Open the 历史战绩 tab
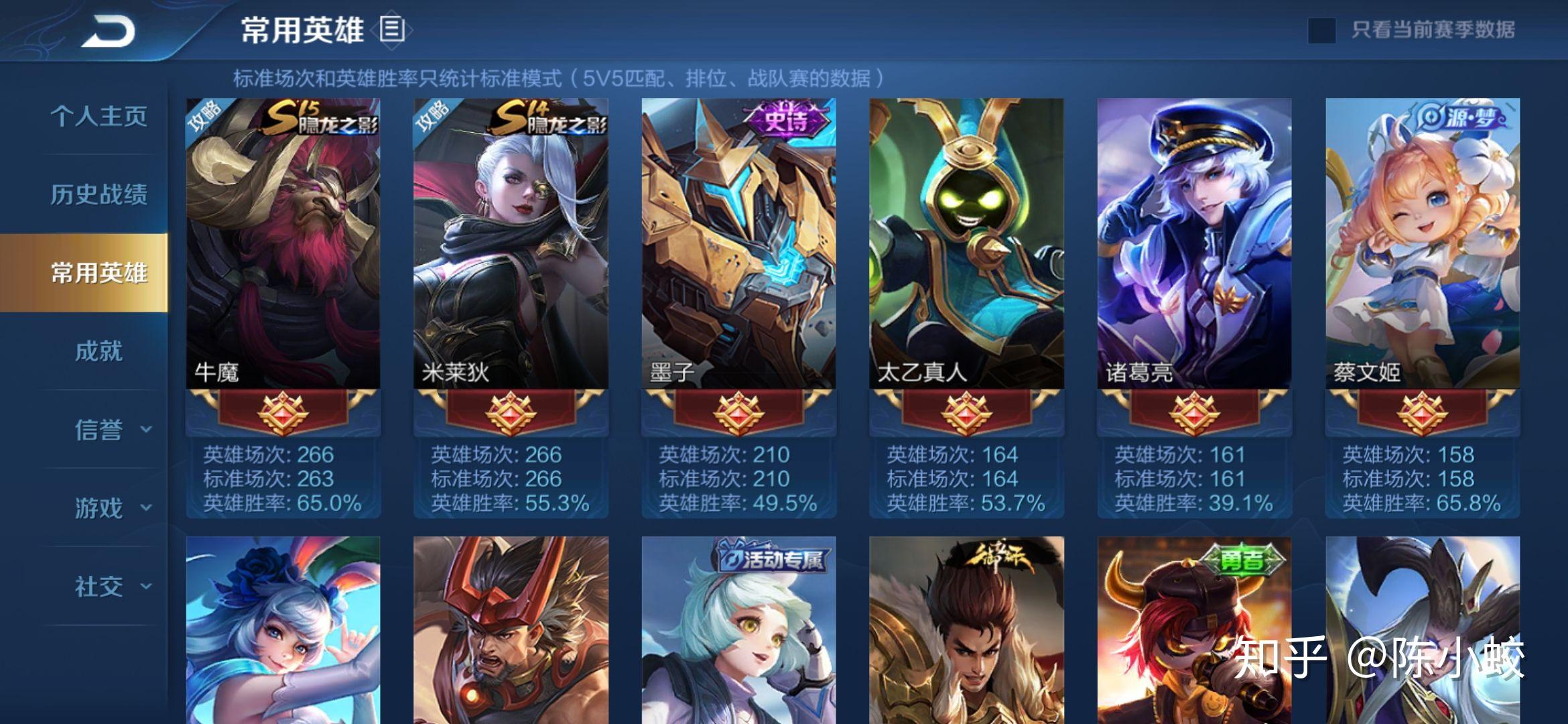 [99, 194]
